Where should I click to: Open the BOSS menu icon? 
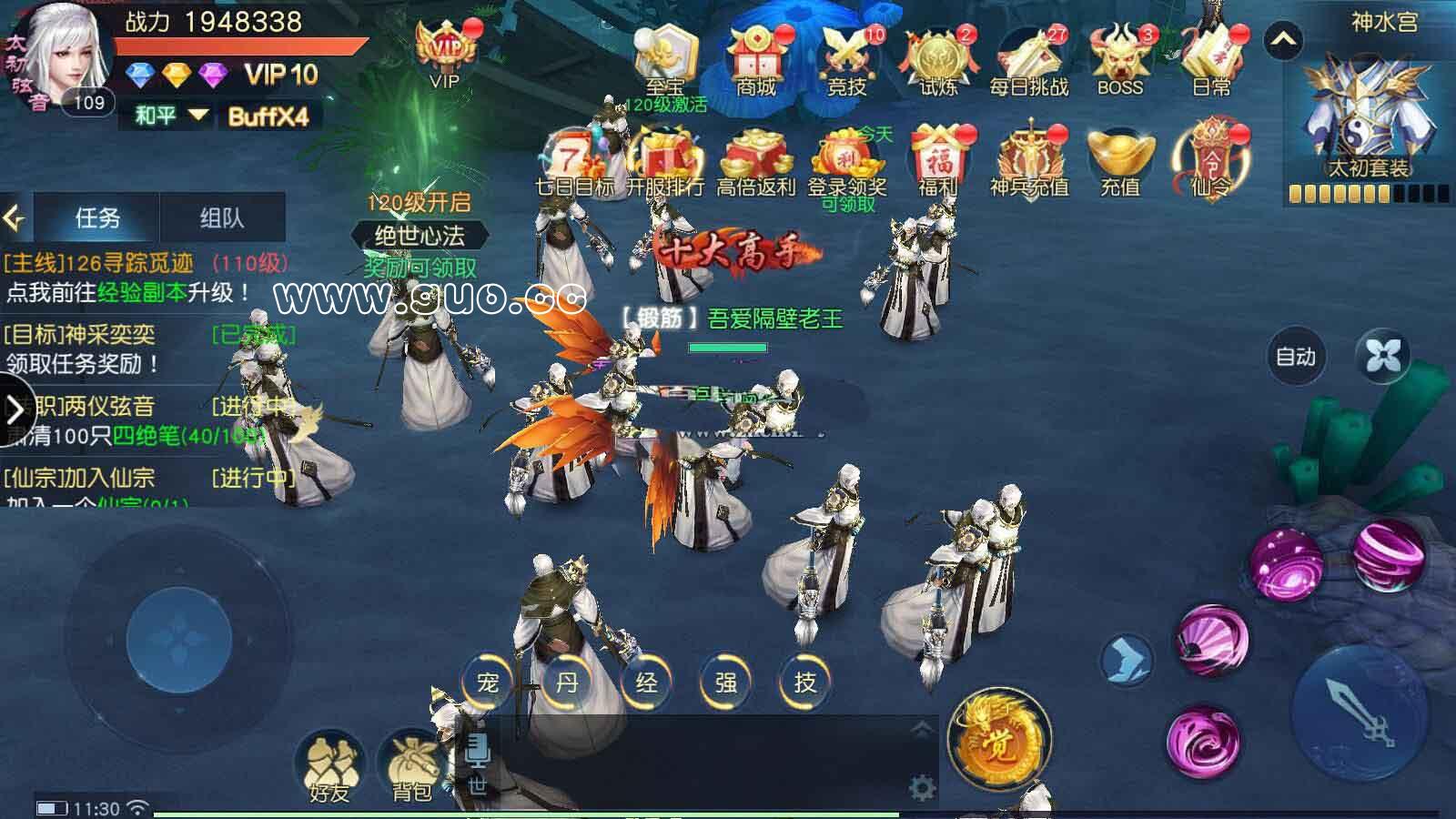point(1119,59)
